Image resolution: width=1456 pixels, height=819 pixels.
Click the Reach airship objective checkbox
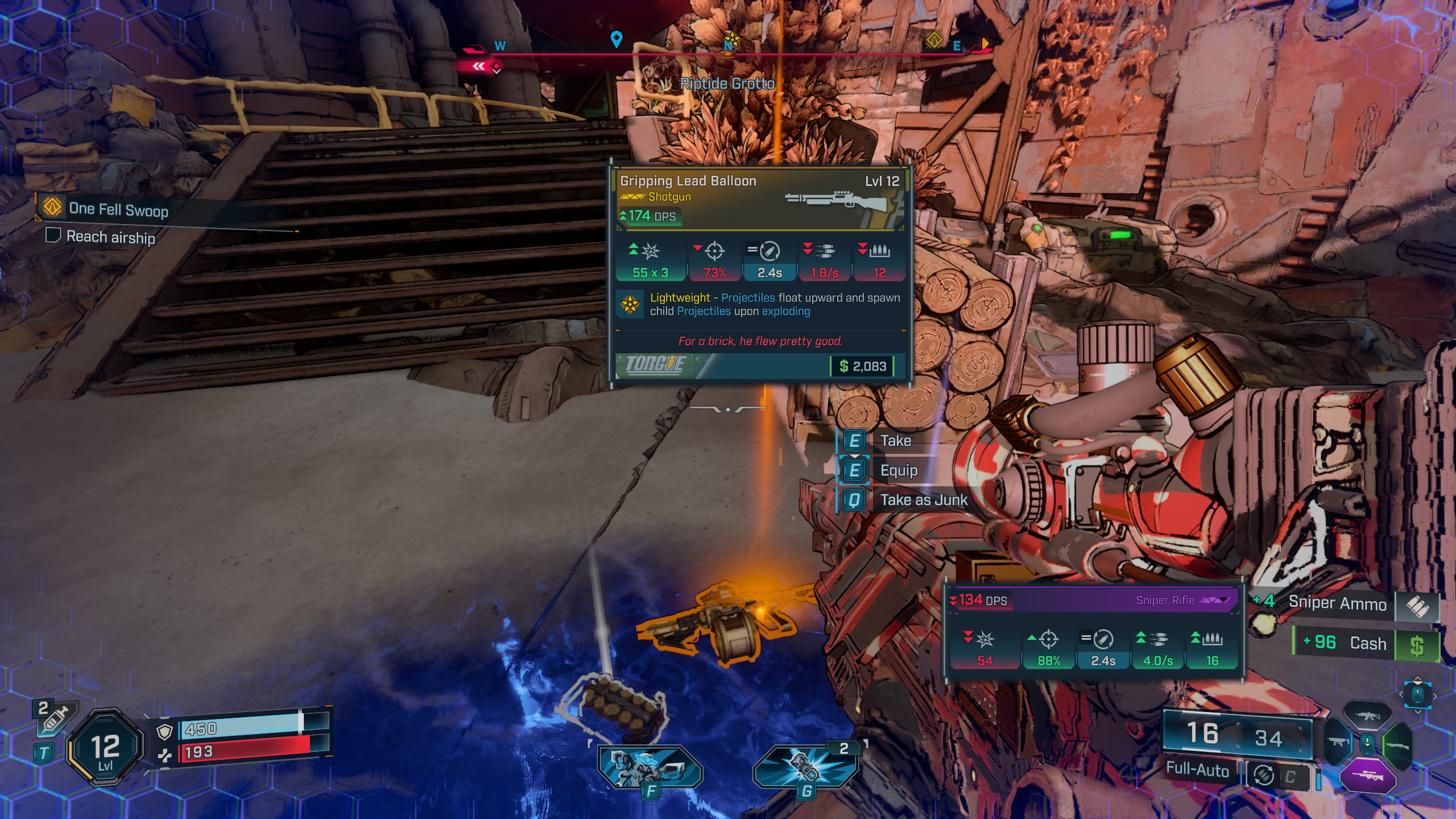tap(53, 235)
